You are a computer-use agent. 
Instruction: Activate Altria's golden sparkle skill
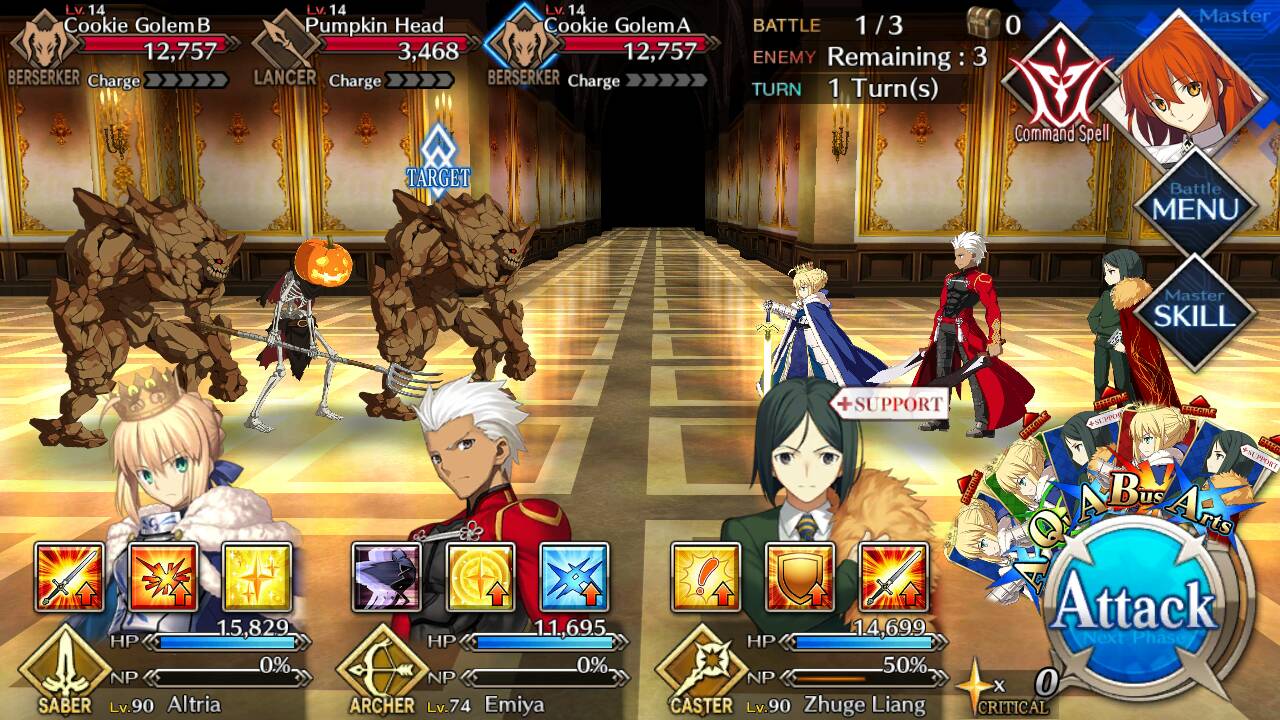click(257, 577)
